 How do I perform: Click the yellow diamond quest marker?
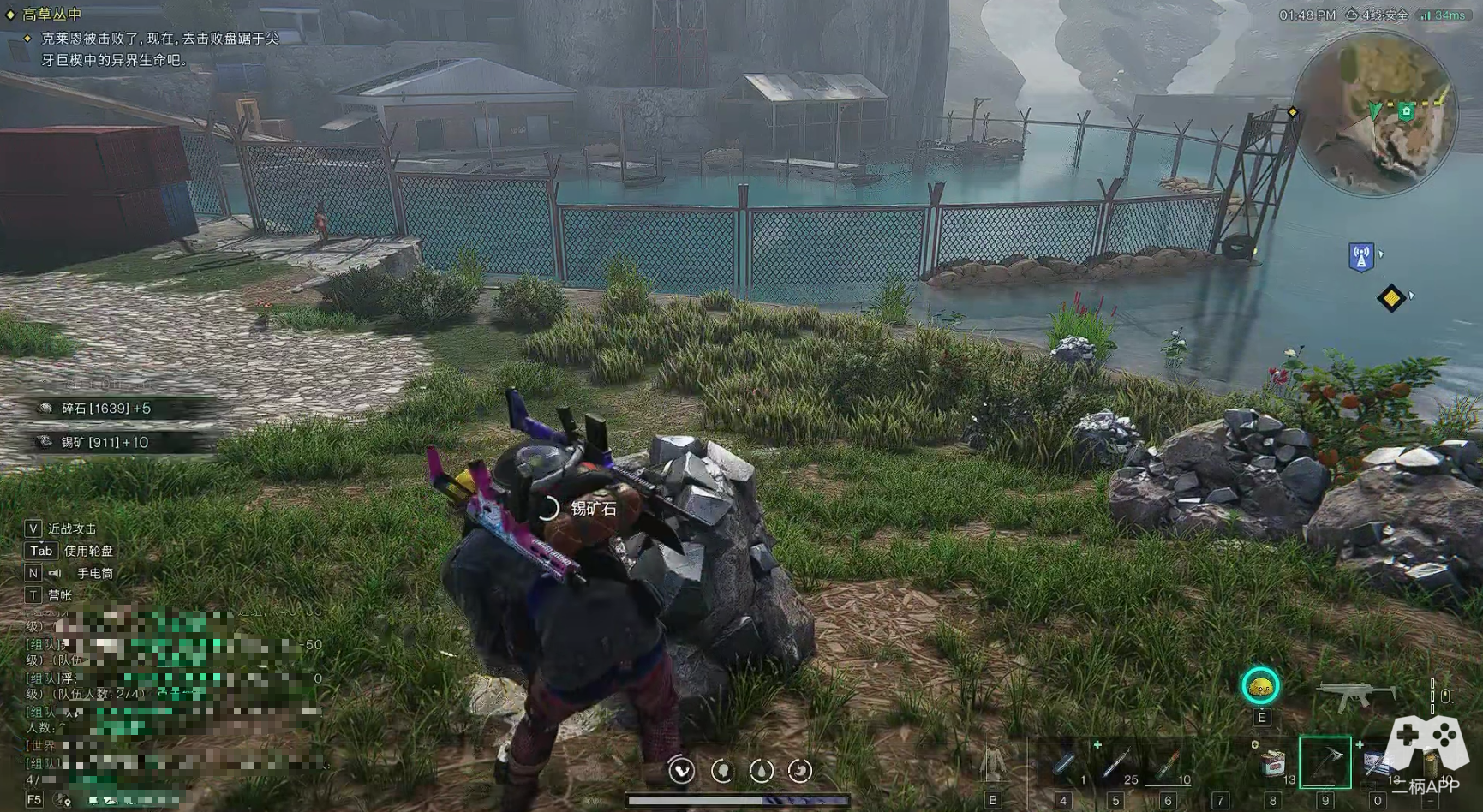1390,298
